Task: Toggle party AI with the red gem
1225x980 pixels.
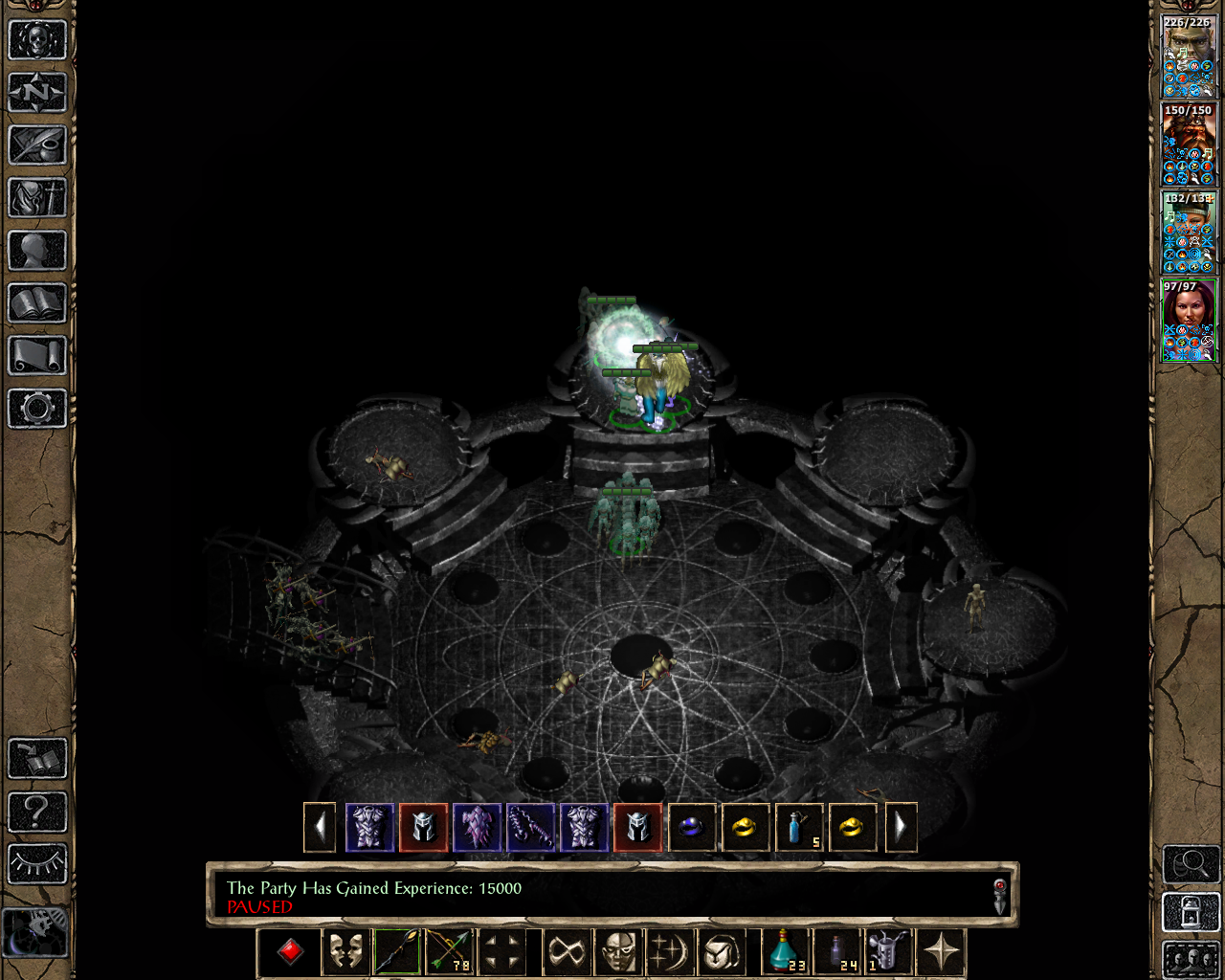Action: pos(289,952)
